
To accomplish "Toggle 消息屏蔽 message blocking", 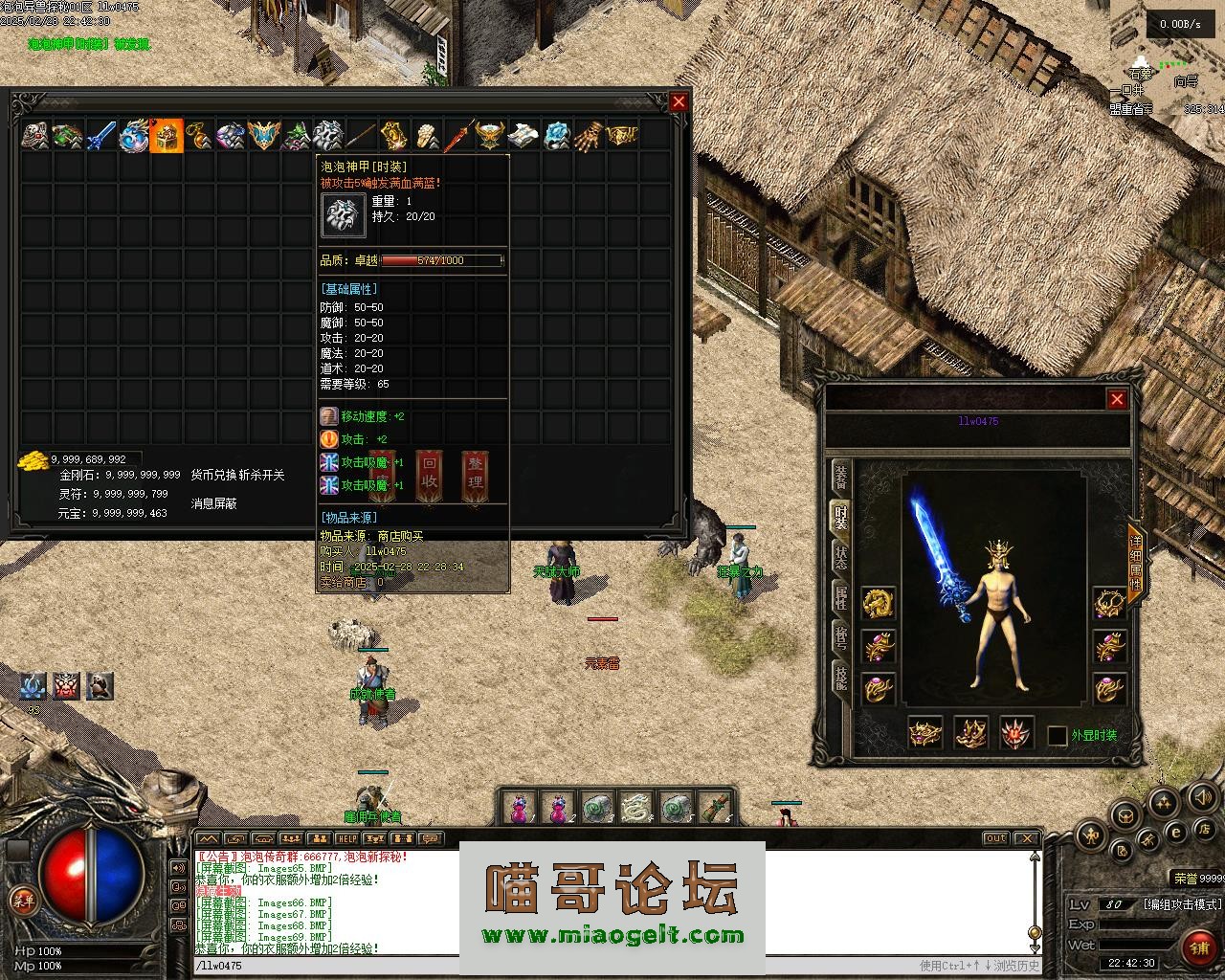I will [214, 503].
